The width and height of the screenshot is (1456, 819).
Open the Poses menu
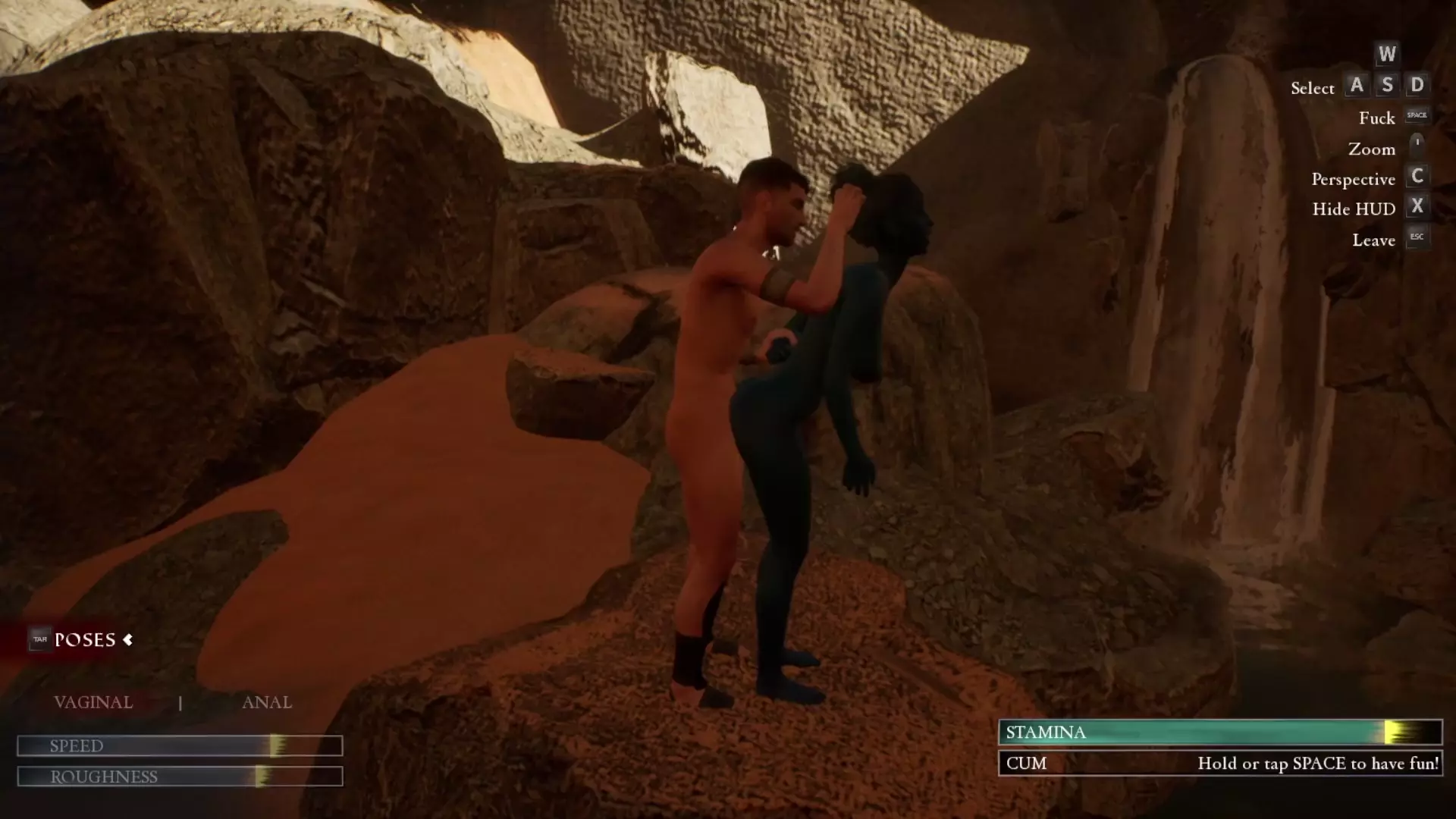coord(85,640)
